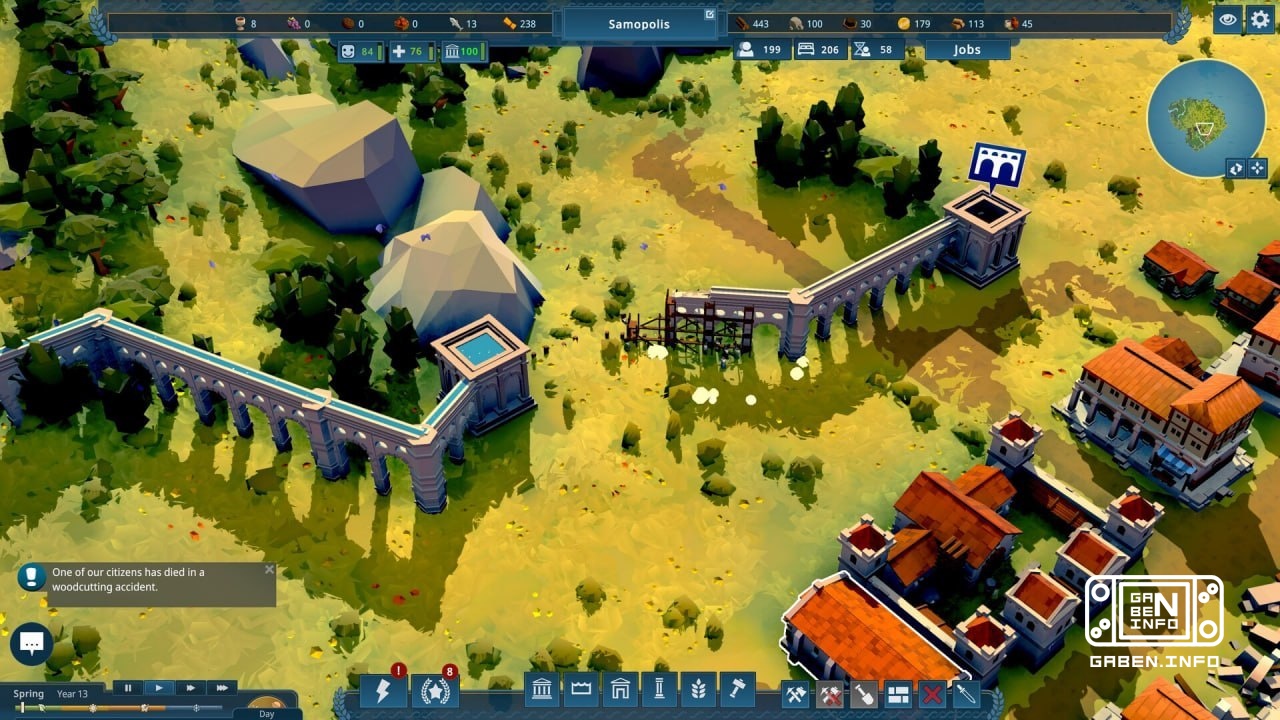
Task: Open the achievements laurel wreath panel
Action: pyautogui.click(x=434, y=693)
